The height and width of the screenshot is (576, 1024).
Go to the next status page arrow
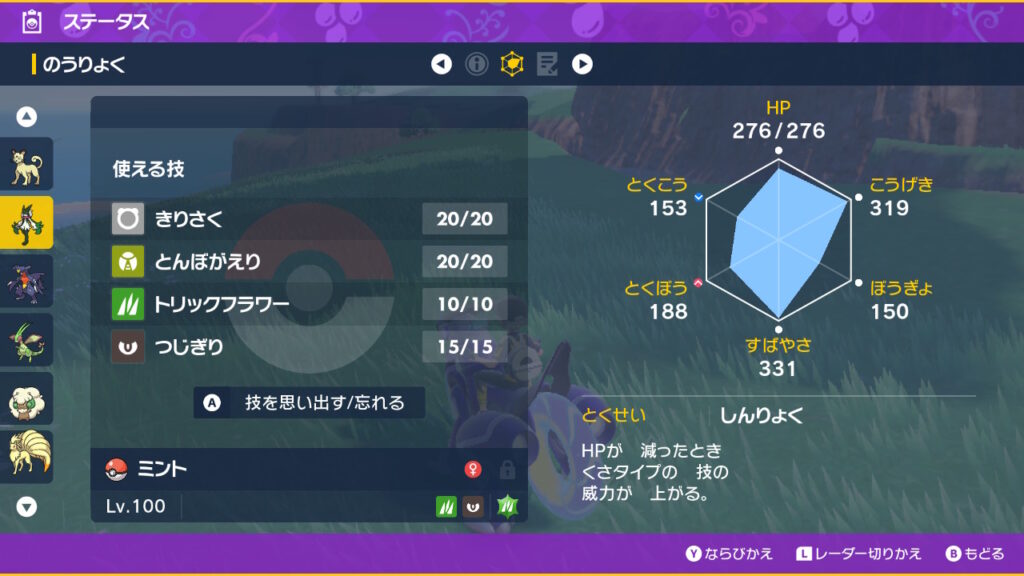(582, 65)
